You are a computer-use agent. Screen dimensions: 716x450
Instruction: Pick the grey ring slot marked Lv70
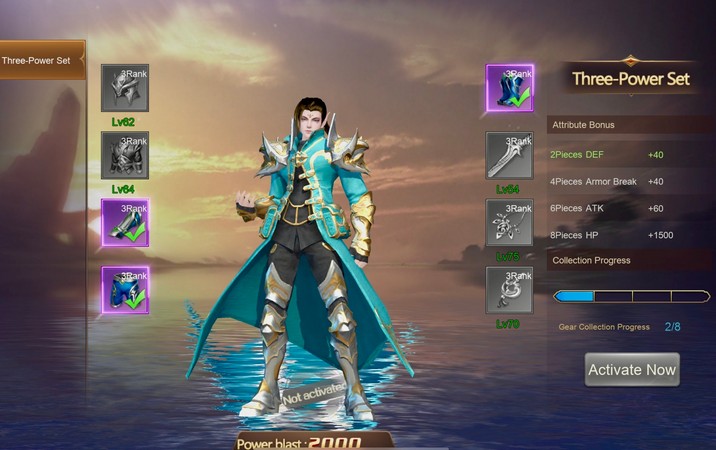(x=510, y=290)
